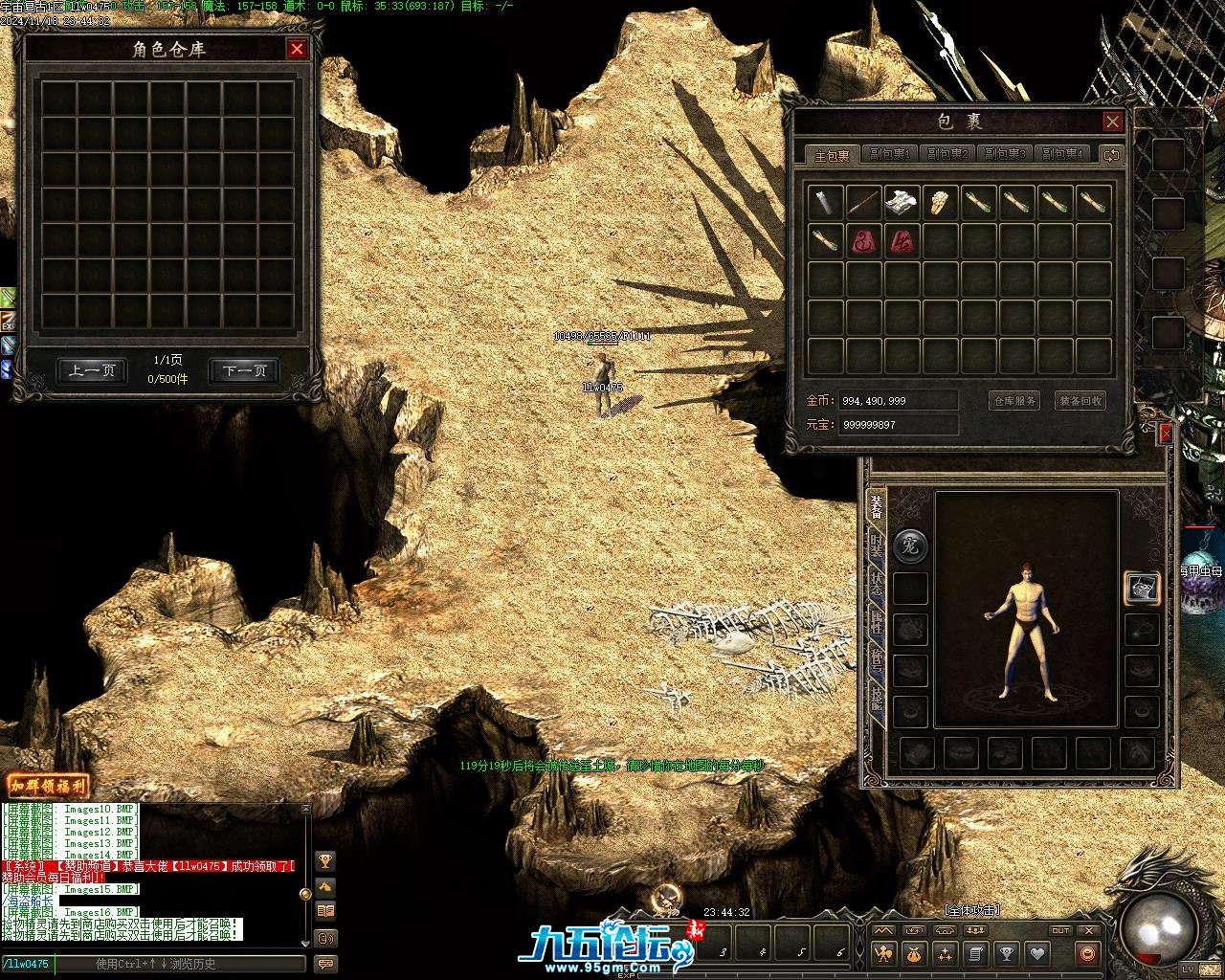
Task: Open 仓库服务 warehouse service
Action: 1013,401
